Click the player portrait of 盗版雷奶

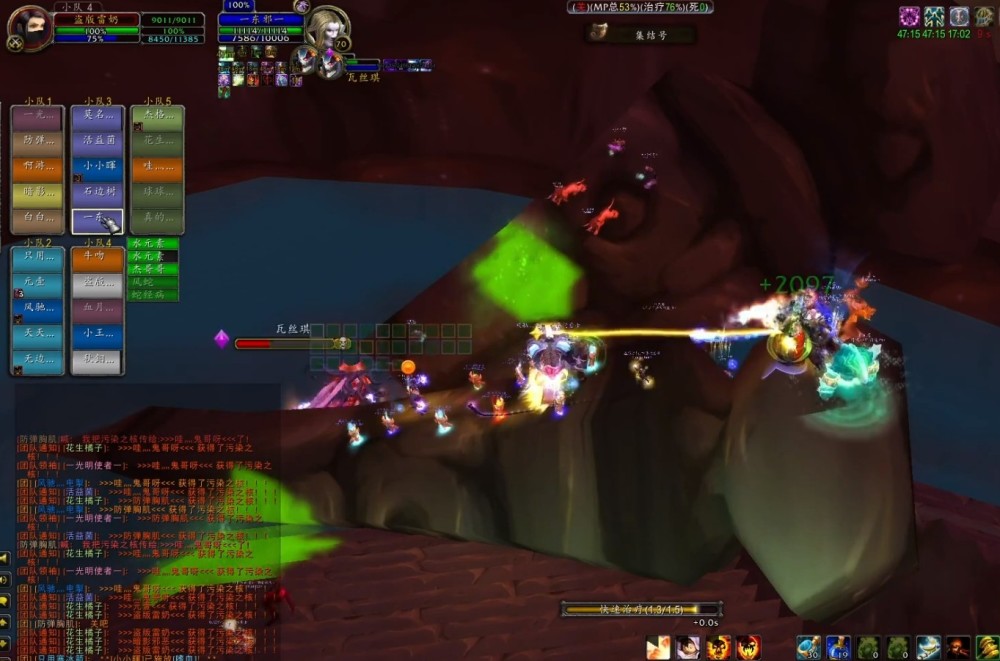[28, 25]
